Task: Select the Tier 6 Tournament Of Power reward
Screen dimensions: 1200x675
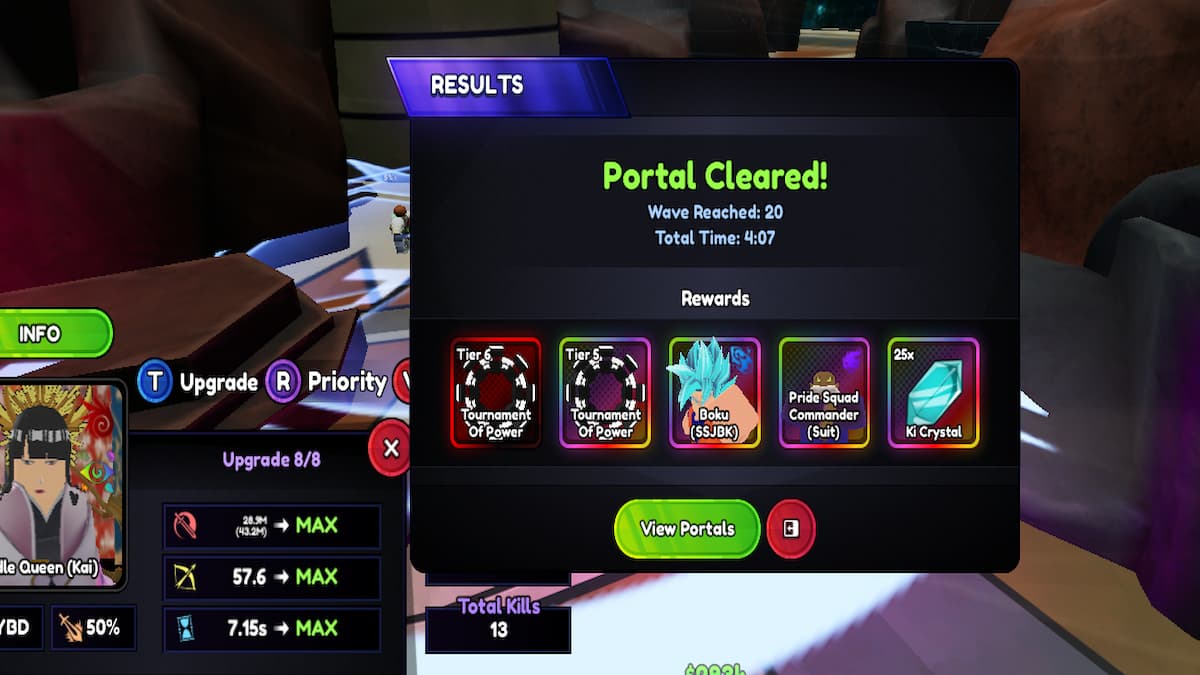Action: click(x=496, y=393)
